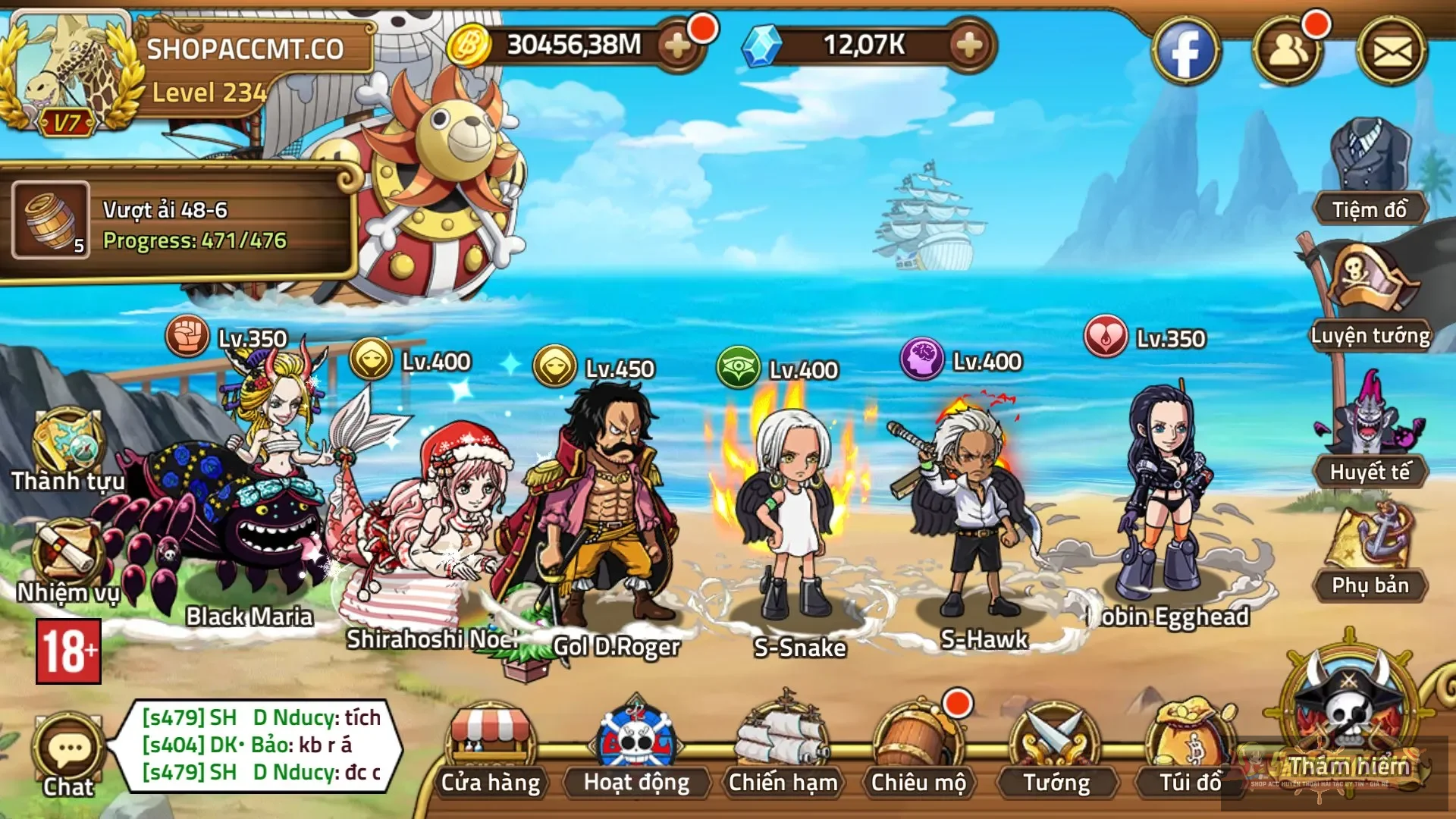Open the Facebook link icon
Viewport: 1456px width, 819px height.
[x=1185, y=52]
